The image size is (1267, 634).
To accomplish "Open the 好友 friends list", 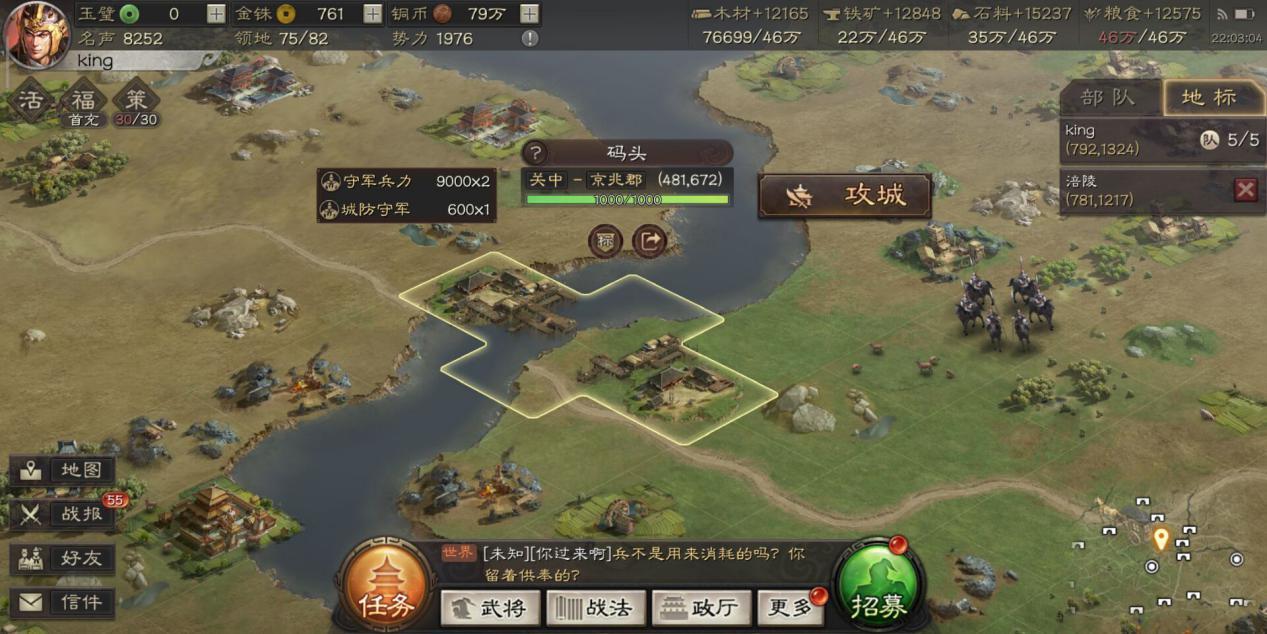I will 62,558.
